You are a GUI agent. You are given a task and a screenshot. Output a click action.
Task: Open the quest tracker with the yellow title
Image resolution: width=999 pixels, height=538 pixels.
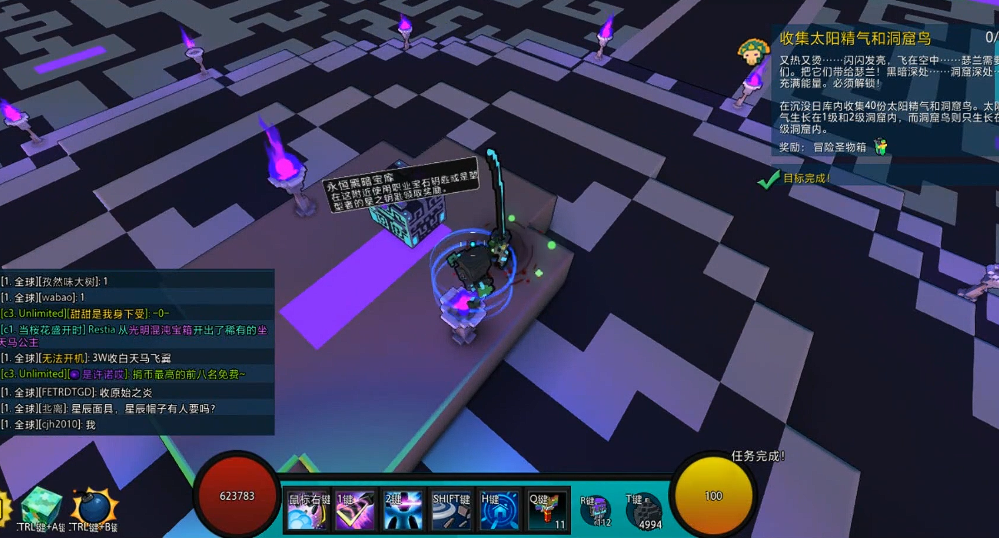pos(855,39)
